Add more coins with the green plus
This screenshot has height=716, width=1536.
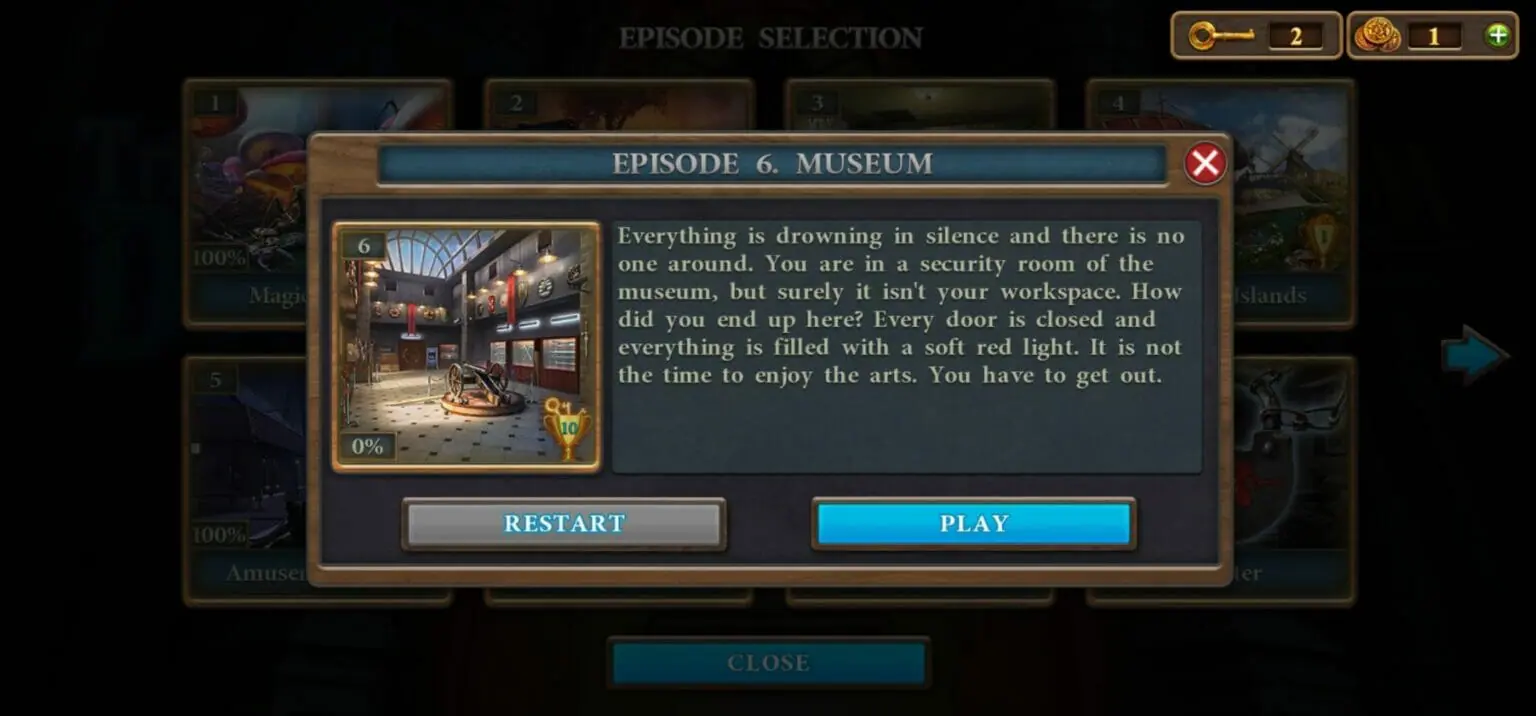coord(1497,36)
